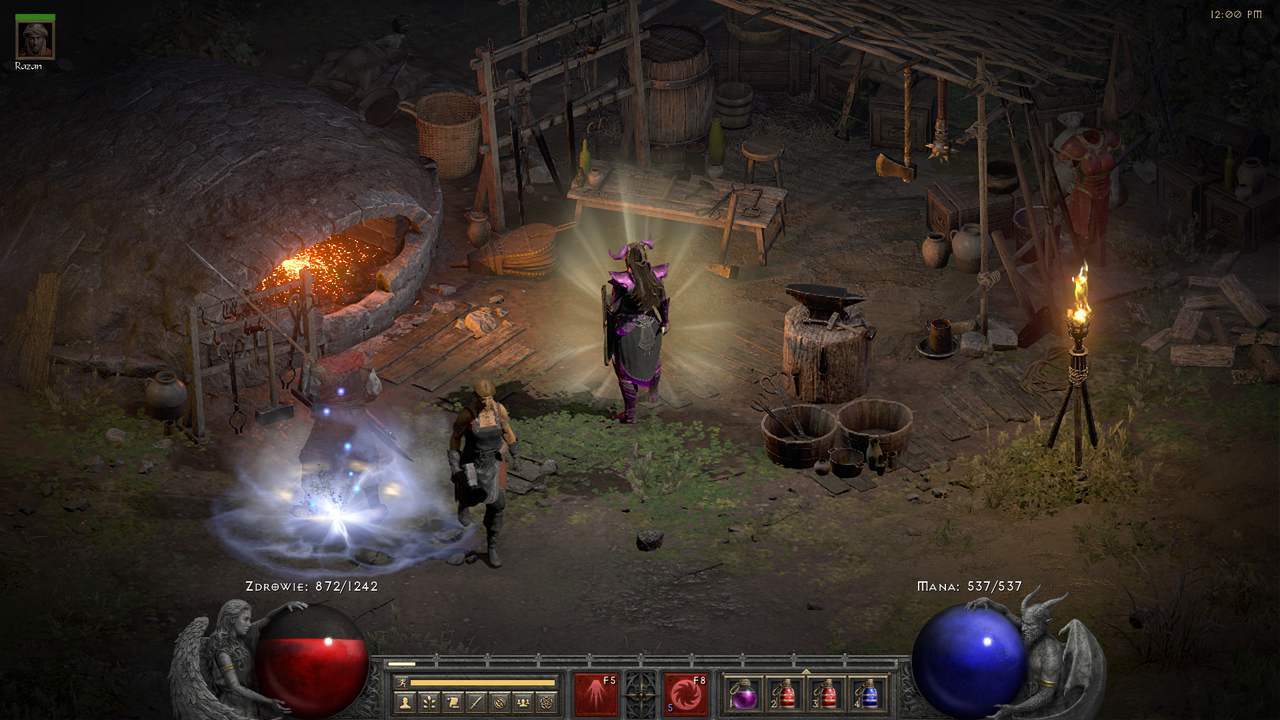Image resolution: width=1280 pixels, height=720 pixels.
Task: Expand the belt with the small arrow
Action: pyautogui.click(x=806, y=670)
